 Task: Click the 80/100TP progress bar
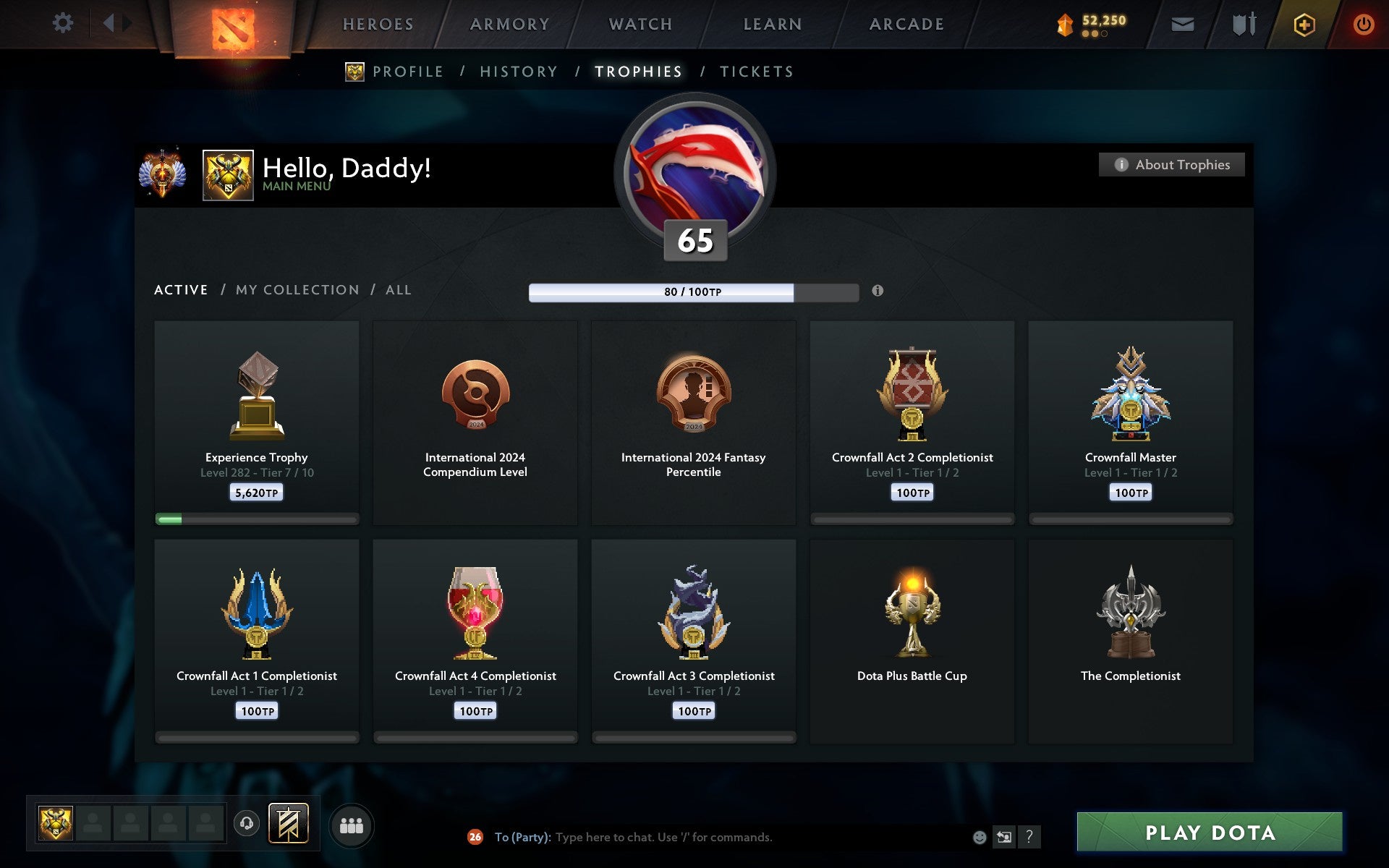(x=694, y=292)
